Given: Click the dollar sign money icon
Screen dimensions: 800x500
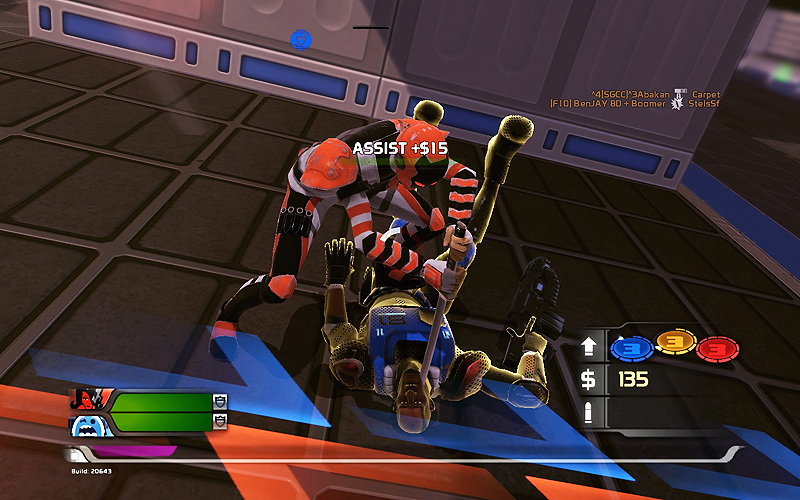Looking at the screenshot, I should (x=589, y=380).
